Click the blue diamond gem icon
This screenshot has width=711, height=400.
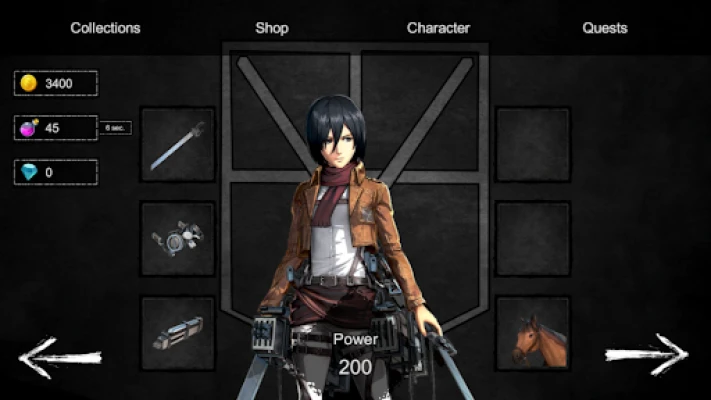coord(28,172)
